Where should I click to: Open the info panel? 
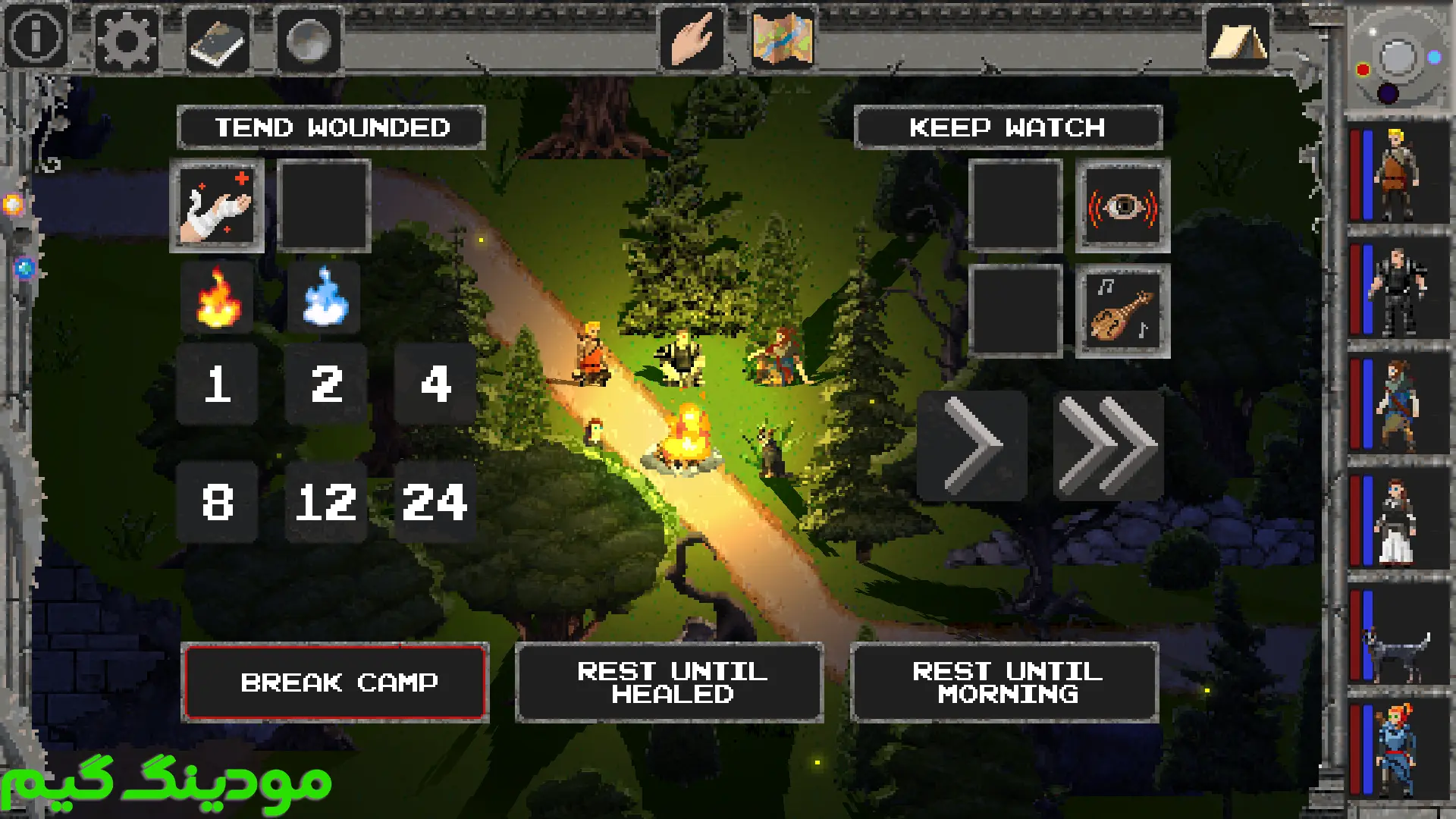(36, 36)
